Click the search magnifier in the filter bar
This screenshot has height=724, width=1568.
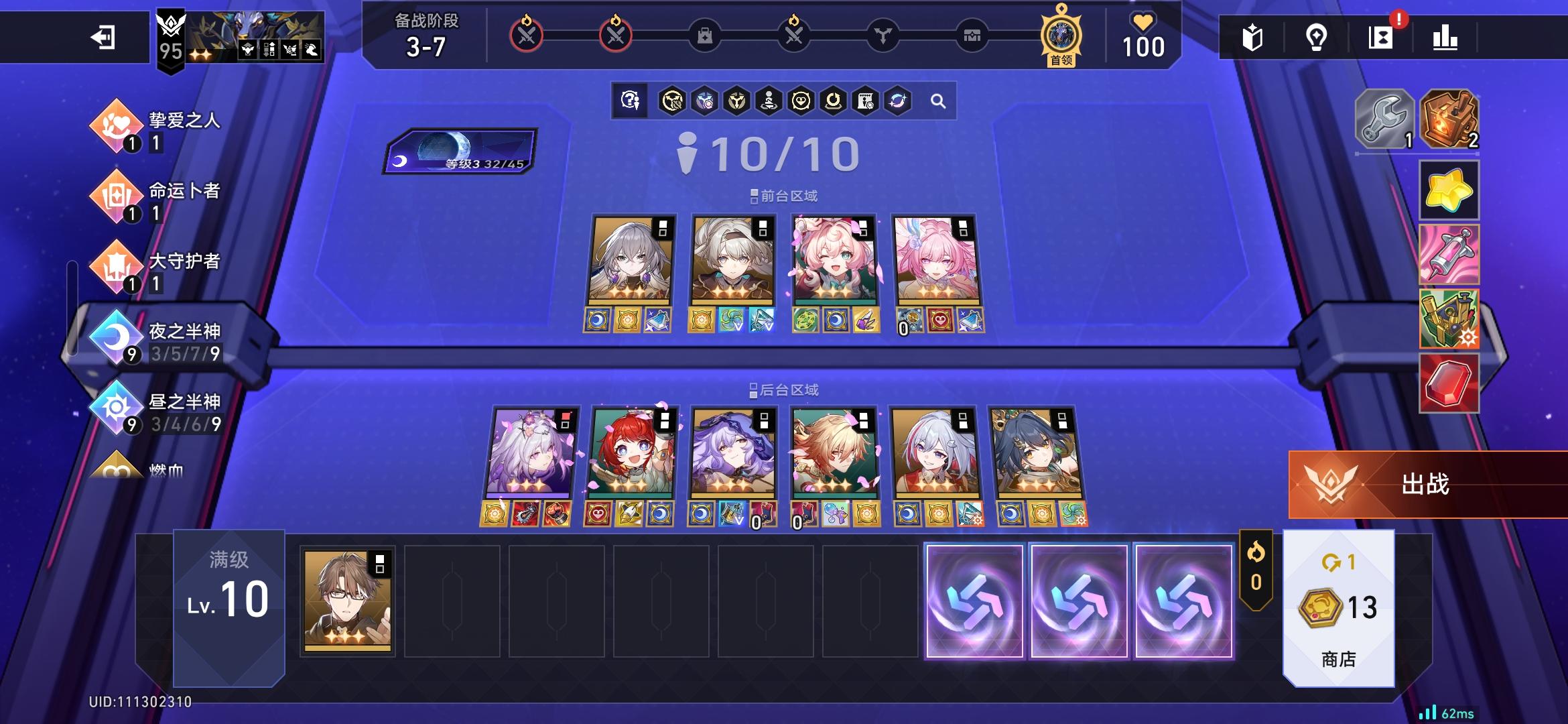pyautogui.click(x=938, y=101)
